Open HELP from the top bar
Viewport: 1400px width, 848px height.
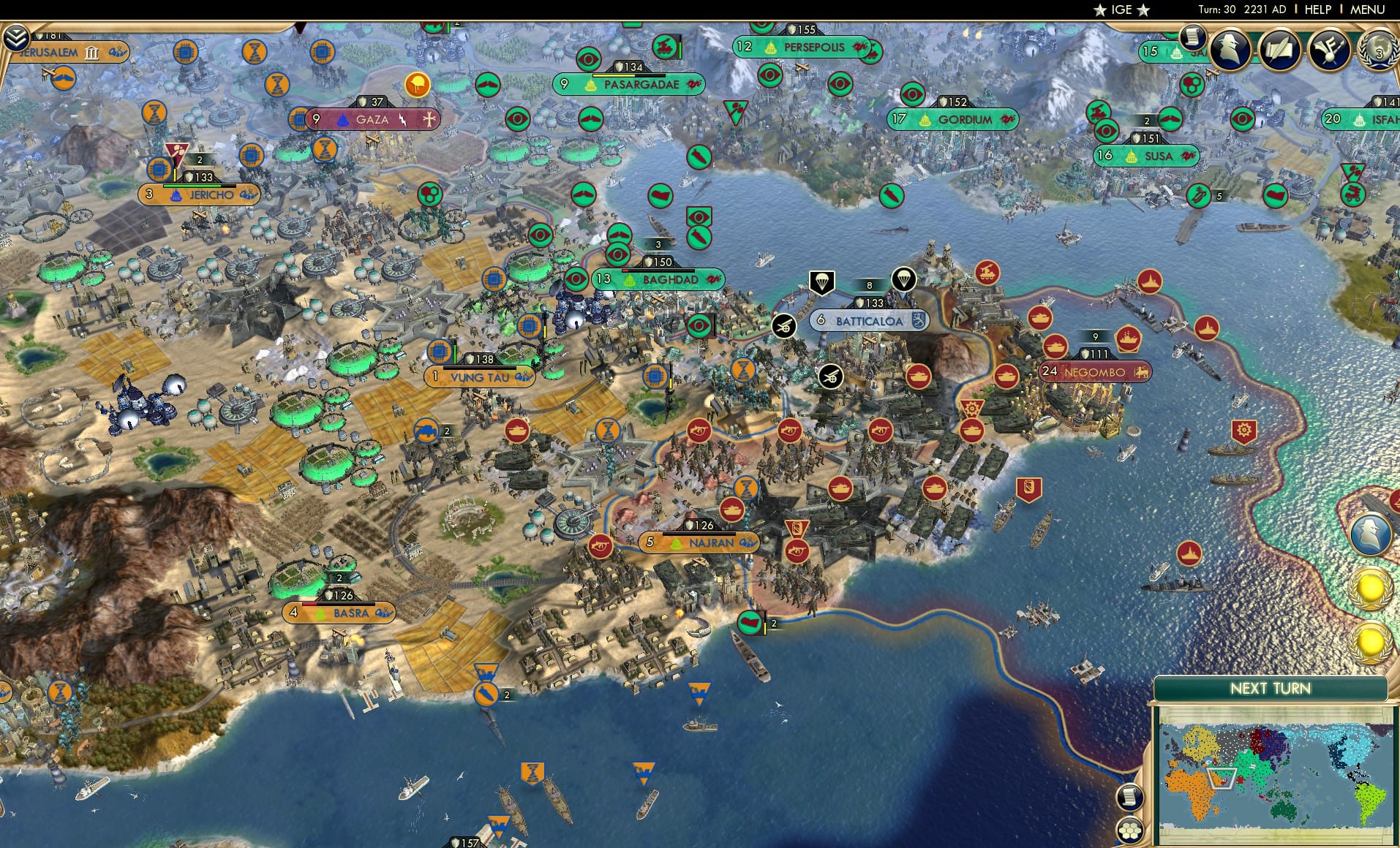[1317, 10]
